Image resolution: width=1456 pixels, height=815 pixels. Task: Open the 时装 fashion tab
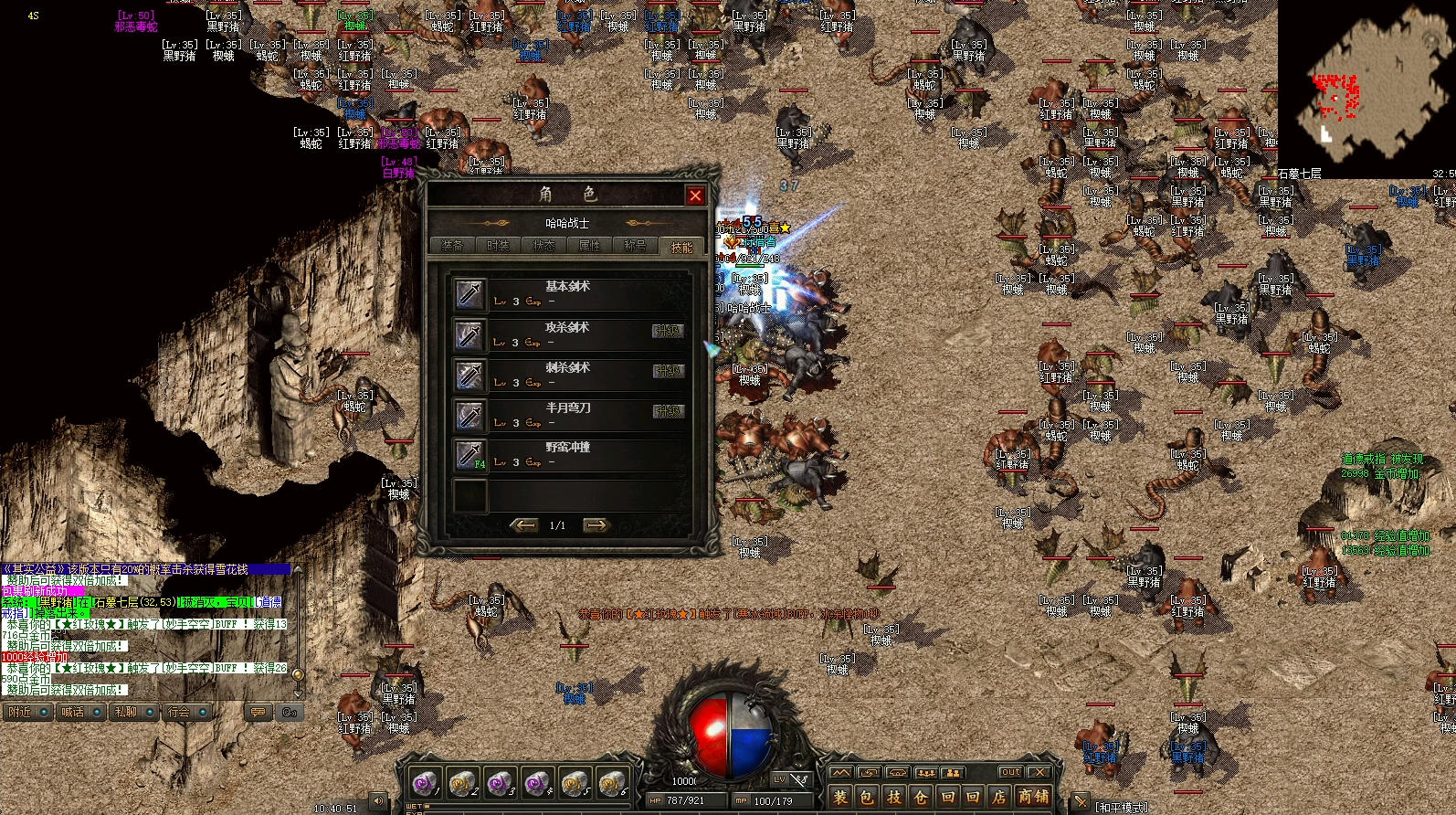[x=498, y=246]
